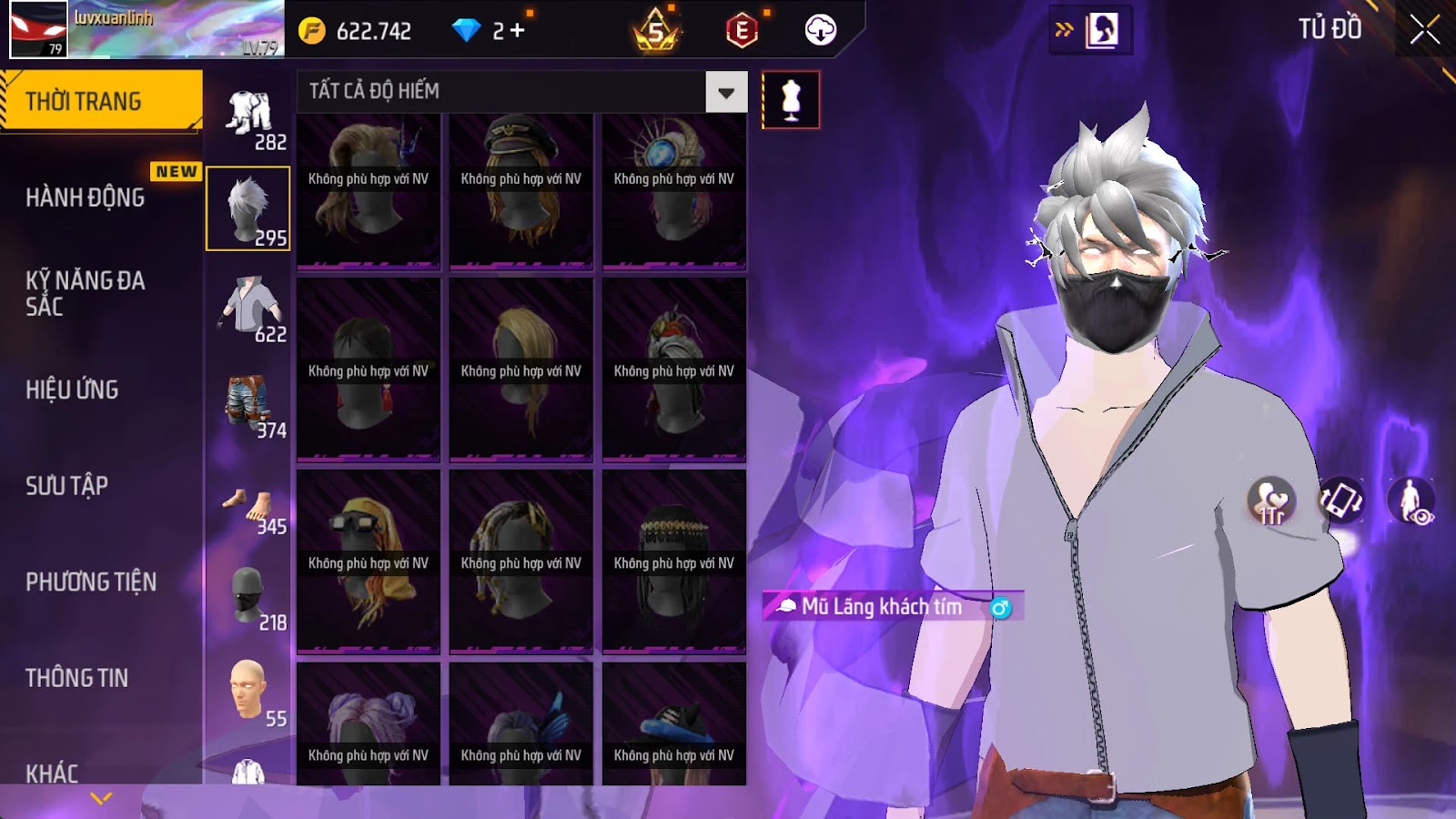Select the black officer cap hair item
This screenshot has height=819, width=1456.
[x=521, y=189]
